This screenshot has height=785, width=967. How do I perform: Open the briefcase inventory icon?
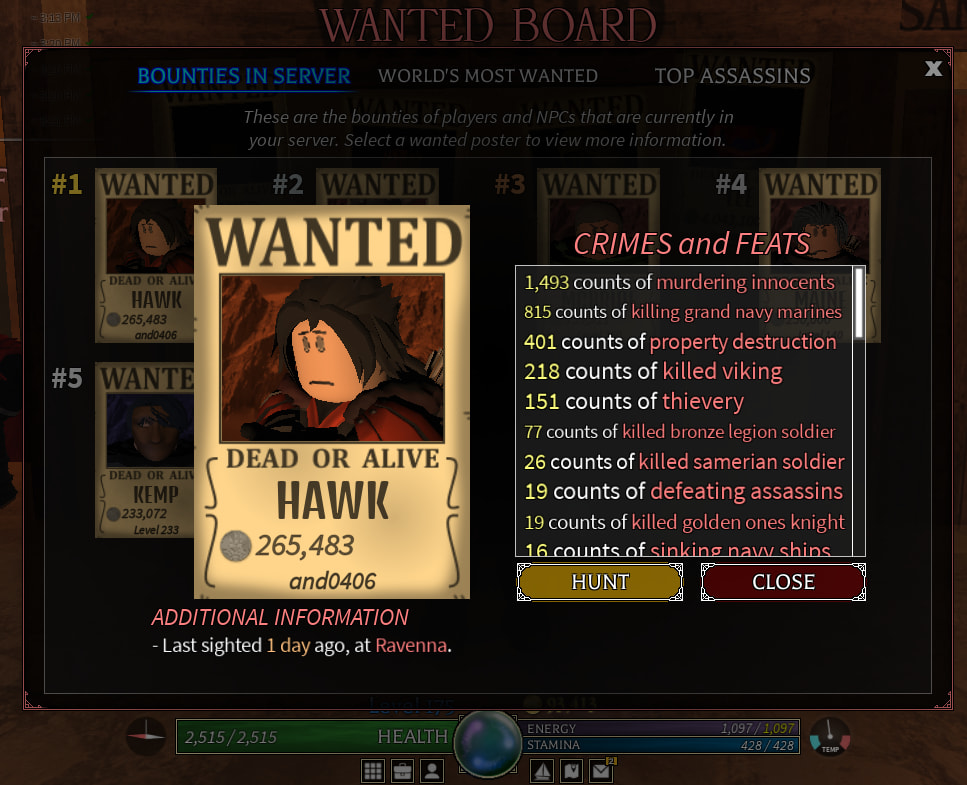tap(402, 771)
